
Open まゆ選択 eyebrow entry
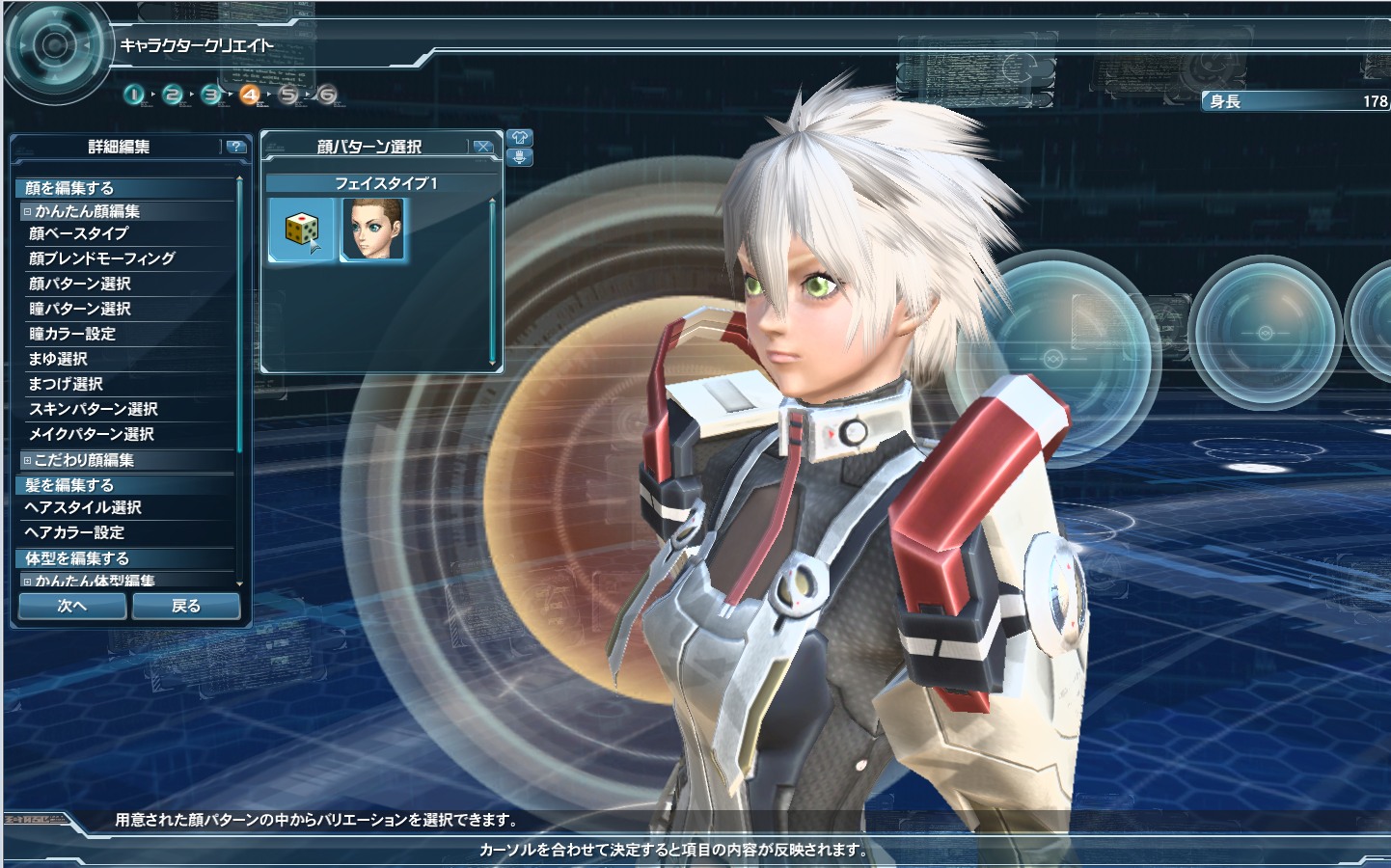(58, 359)
